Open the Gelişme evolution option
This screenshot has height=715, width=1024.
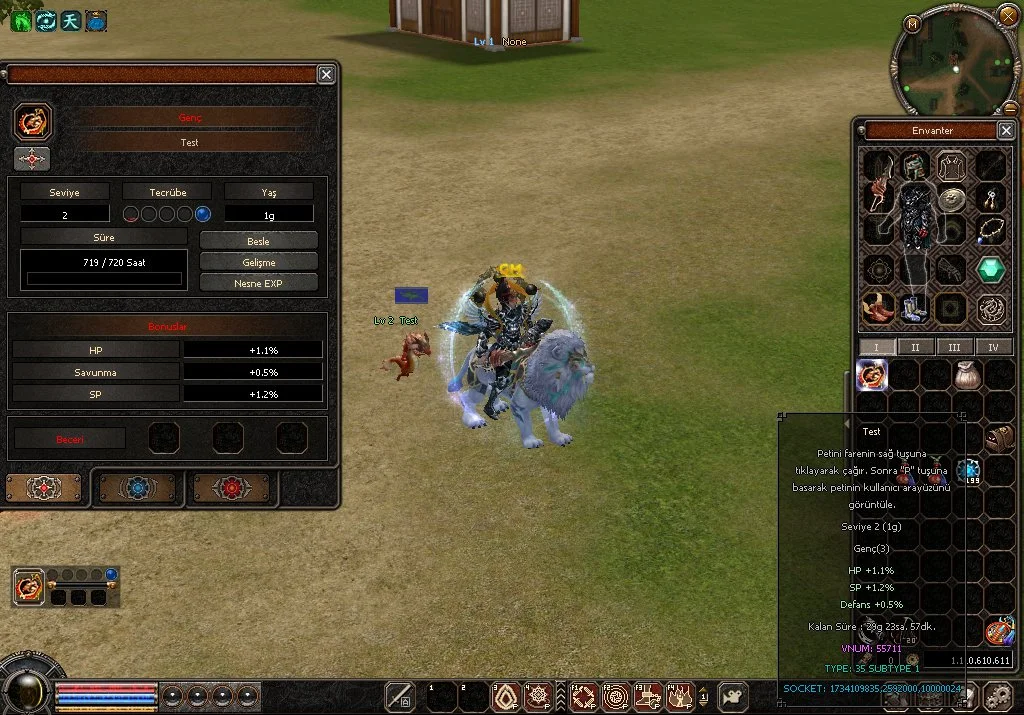(259, 262)
